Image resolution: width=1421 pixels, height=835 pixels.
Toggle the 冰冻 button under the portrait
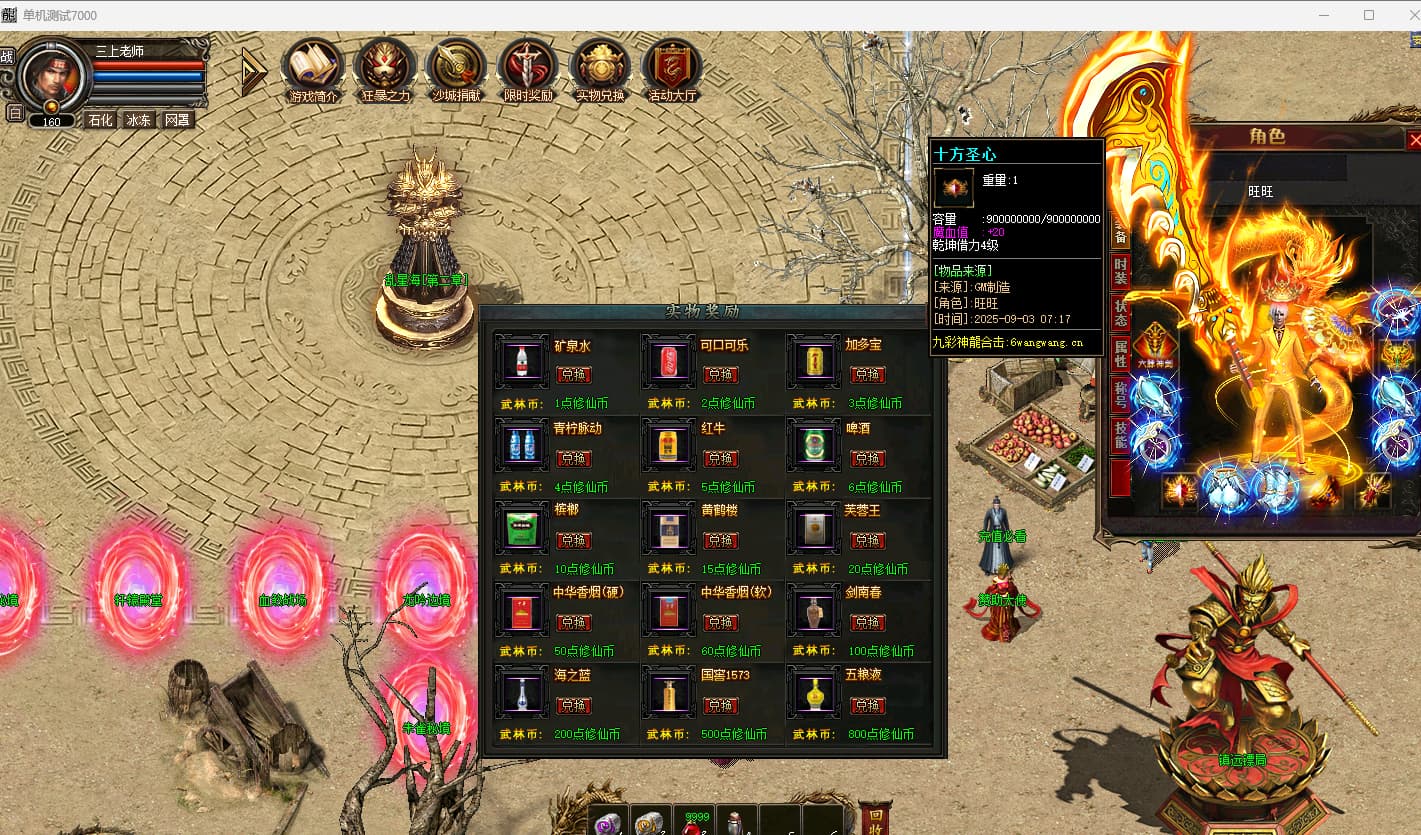point(138,120)
